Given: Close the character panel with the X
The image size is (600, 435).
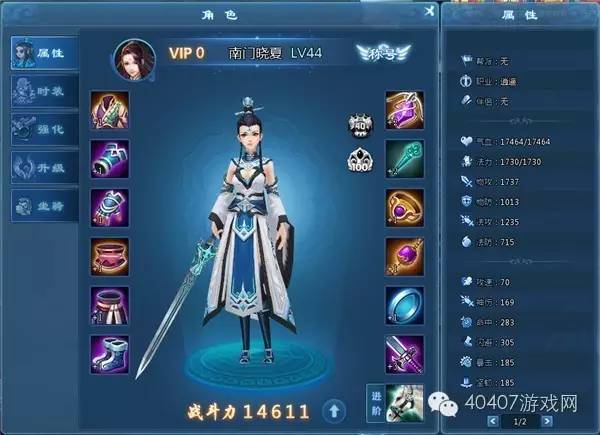Looking at the screenshot, I should click(428, 12).
